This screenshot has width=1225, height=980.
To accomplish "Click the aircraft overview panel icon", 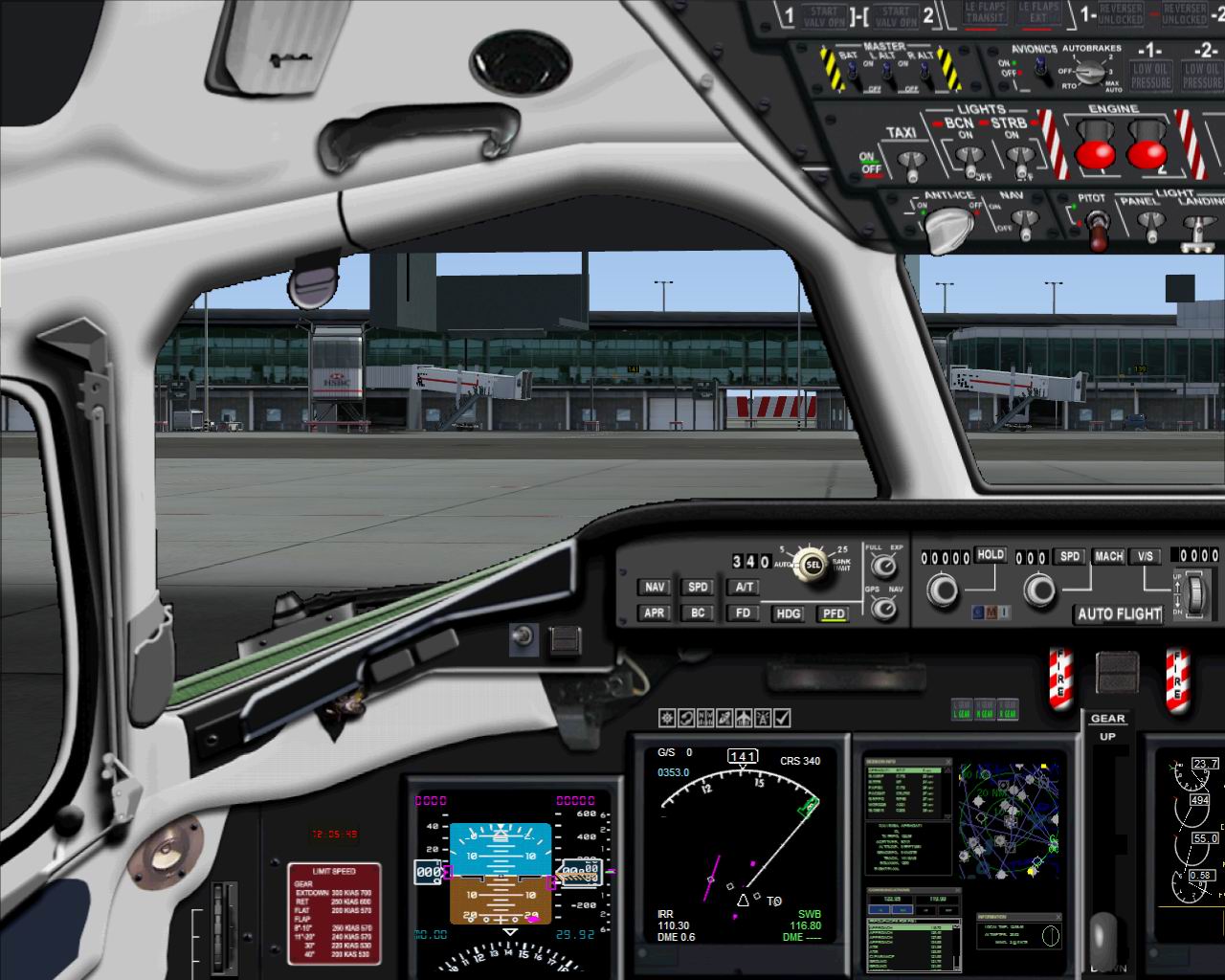I will [743, 716].
